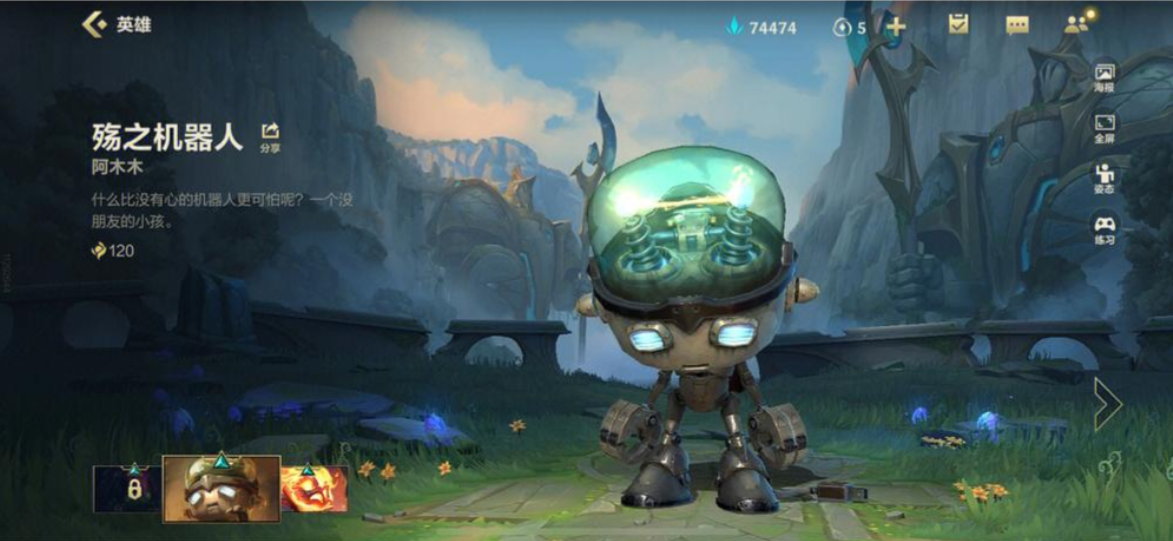
Task: View the 海报 poster art
Action: (1104, 78)
